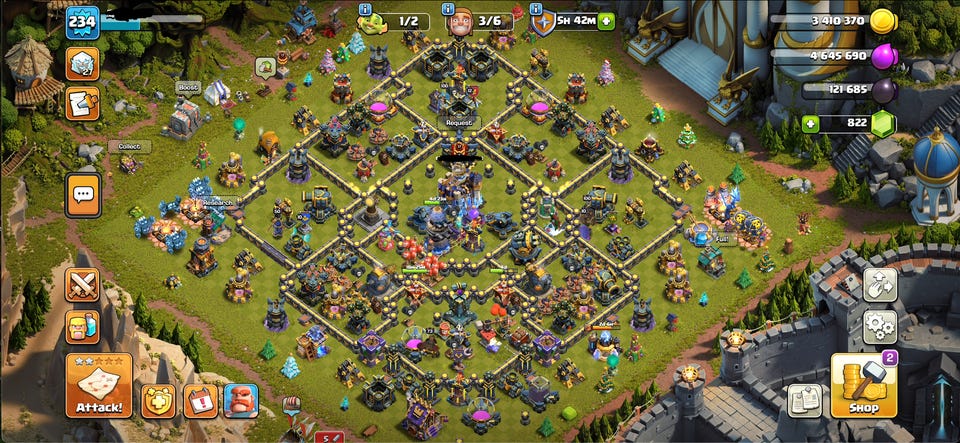The image size is (960, 443).
Task: Open the calendar events icon
Action: point(200,400)
